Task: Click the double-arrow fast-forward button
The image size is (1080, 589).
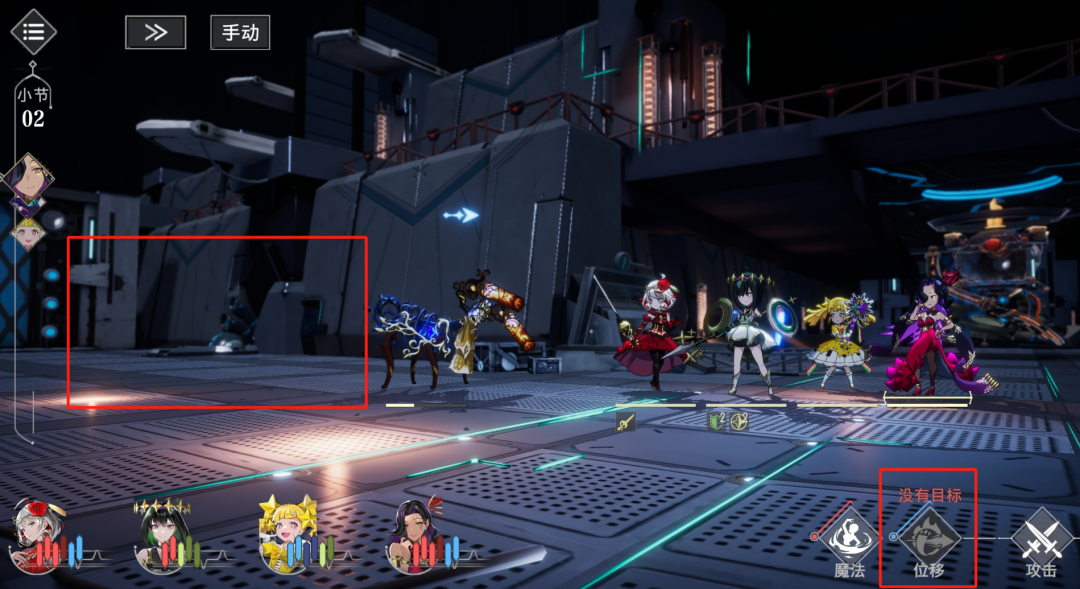Action: click(x=155, y=32)
